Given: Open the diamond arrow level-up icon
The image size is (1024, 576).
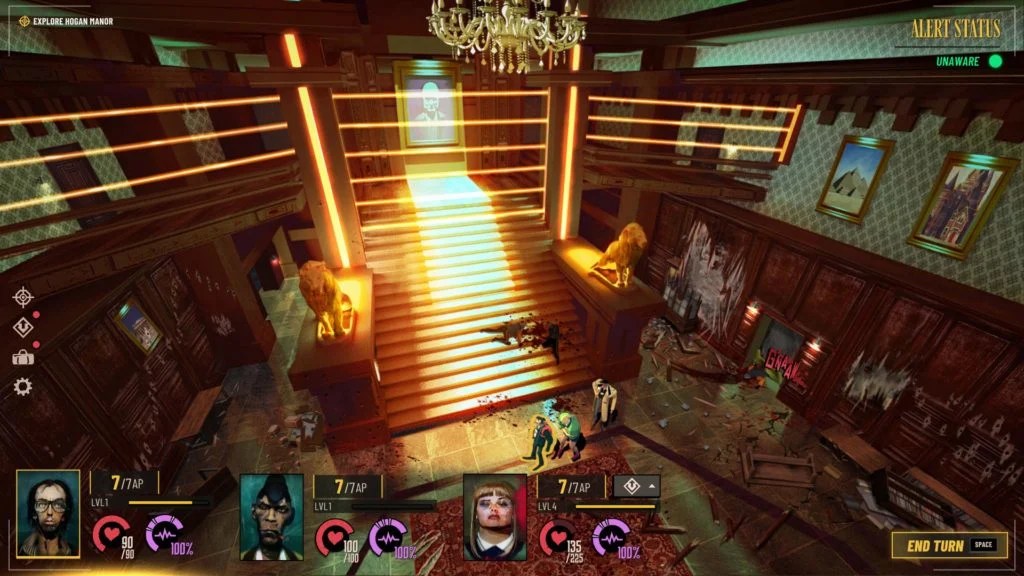Looking at the screenshot, I should [22, 327].
